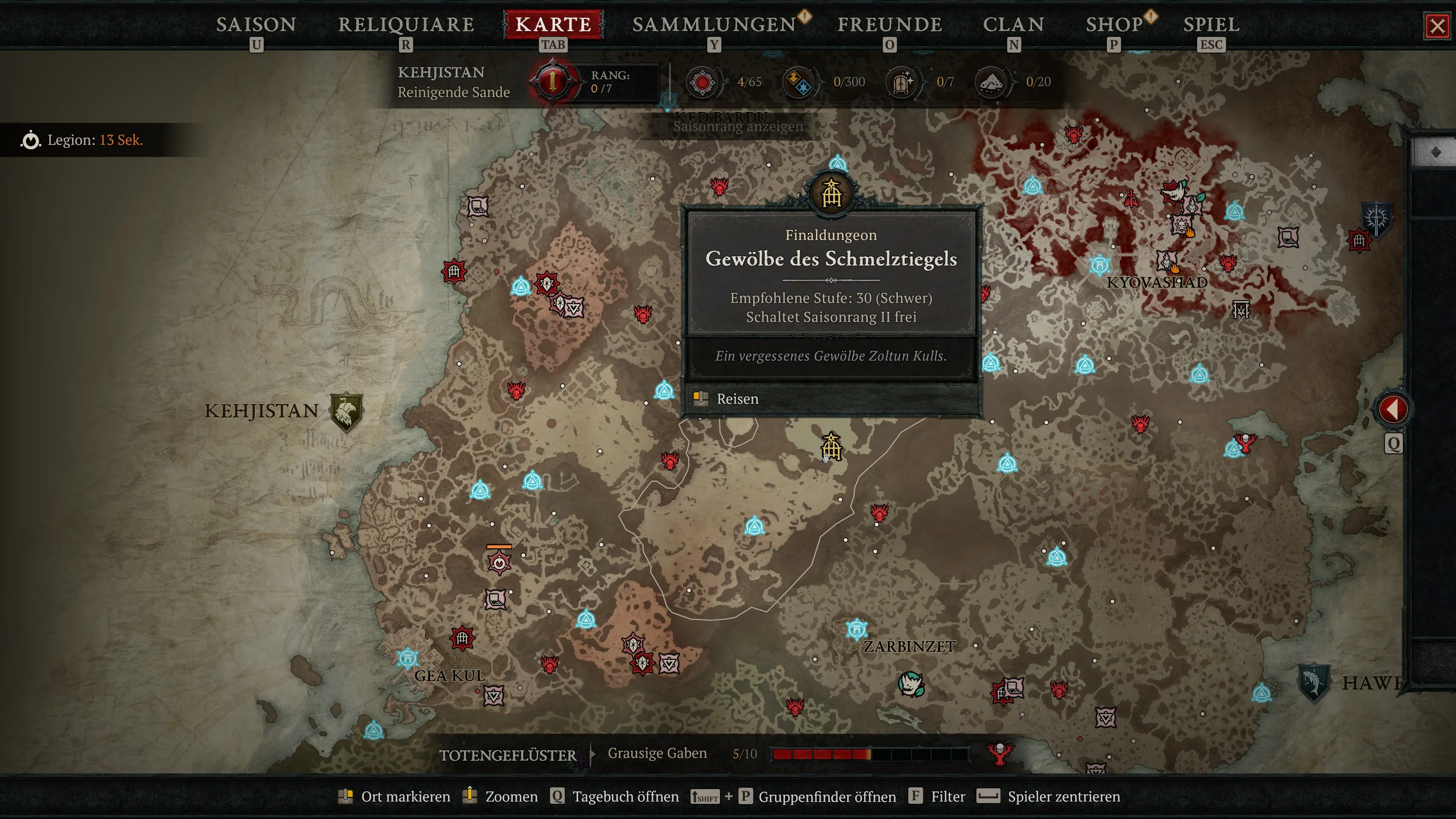Expand the side panel with the red arrow
This screenshot has width=1456, height=819.
(1393, 409)
